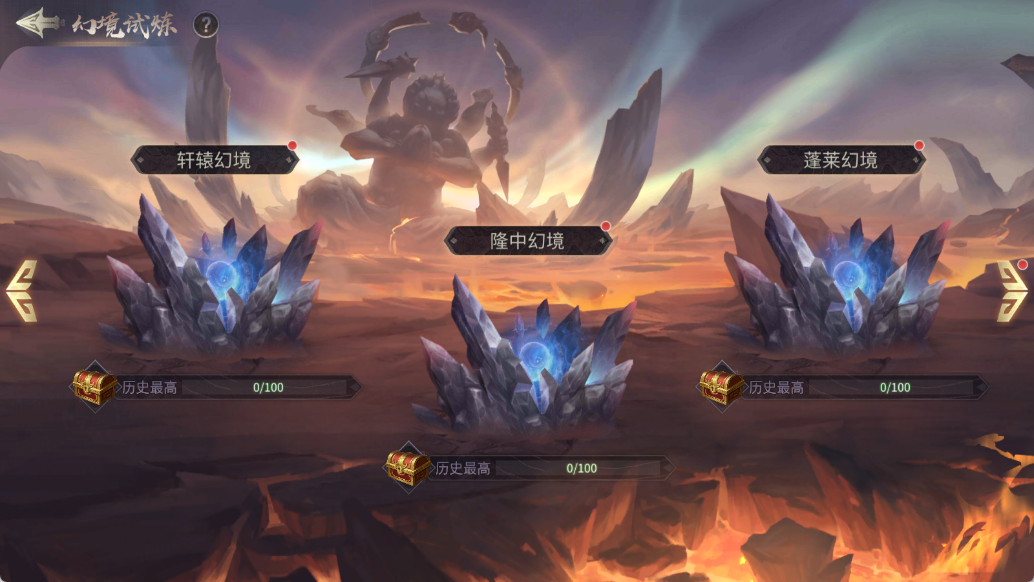Show previous trials with the left arrow
Viewport: 1034px width, 582px height.
tap(22, 291)
